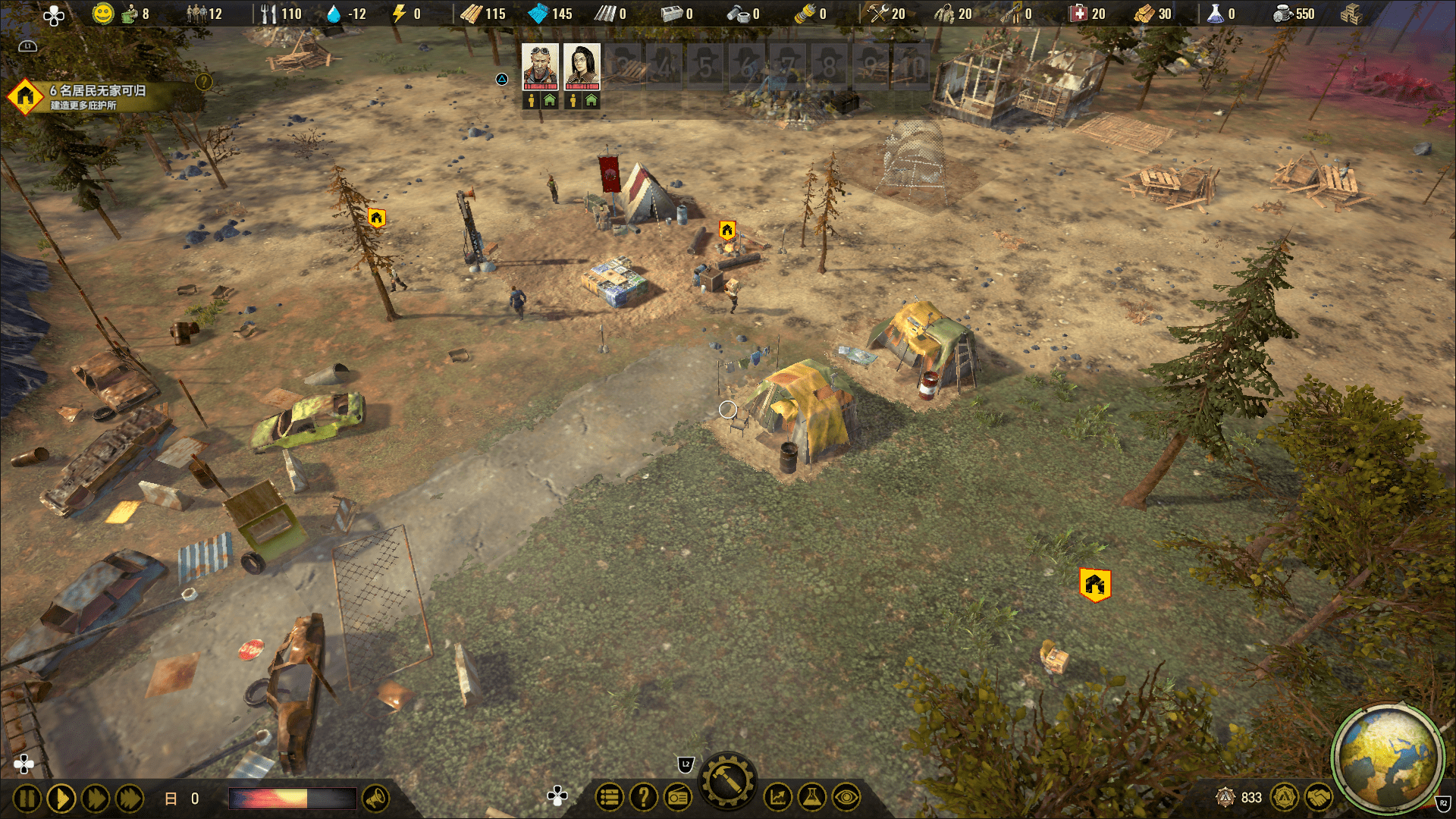Open the radio icon
This screenshot has width=1456, height=819.
(678, 797)
